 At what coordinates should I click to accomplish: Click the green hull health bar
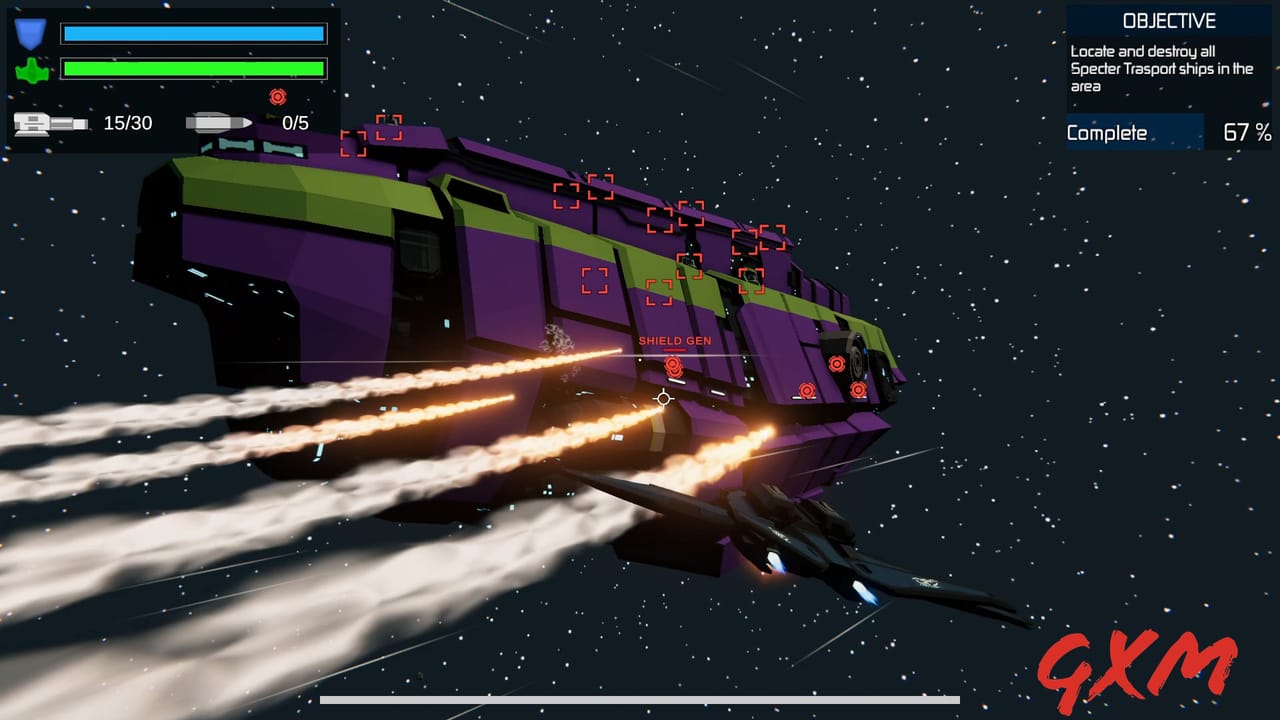click(x=193, y=70)
